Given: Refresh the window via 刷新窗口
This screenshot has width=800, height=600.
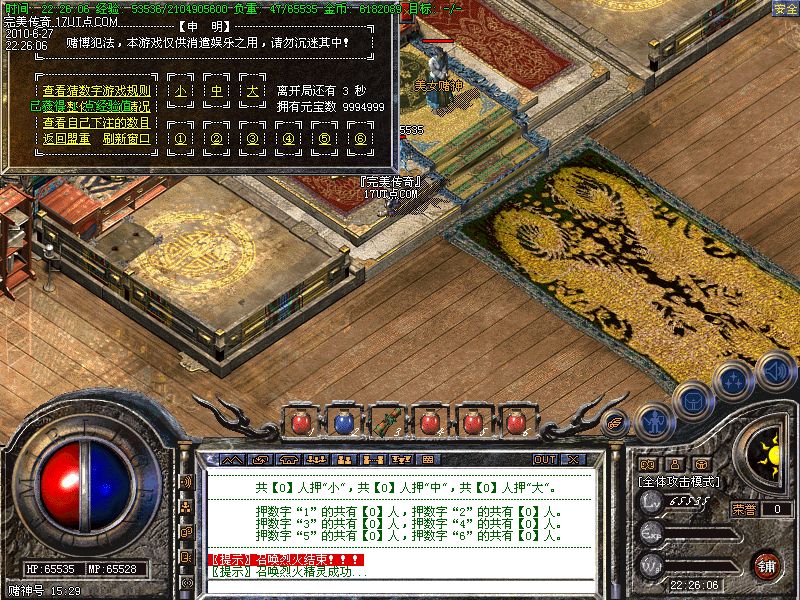Looking at the screenshot, I should pyautogui.click(x=126, y=138).
